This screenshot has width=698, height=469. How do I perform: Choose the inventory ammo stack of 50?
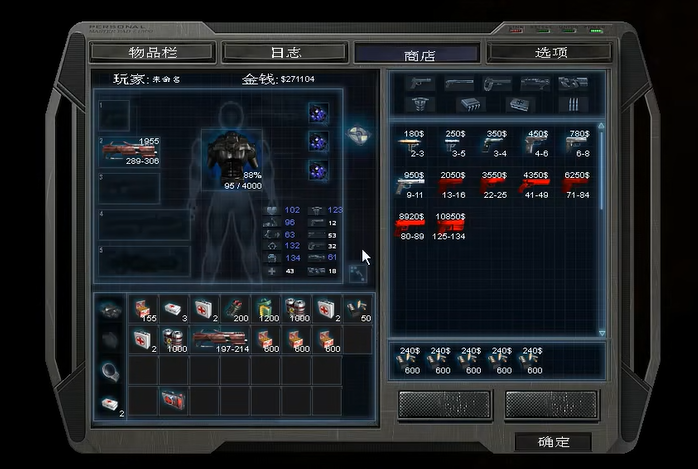tap(357, 308)
